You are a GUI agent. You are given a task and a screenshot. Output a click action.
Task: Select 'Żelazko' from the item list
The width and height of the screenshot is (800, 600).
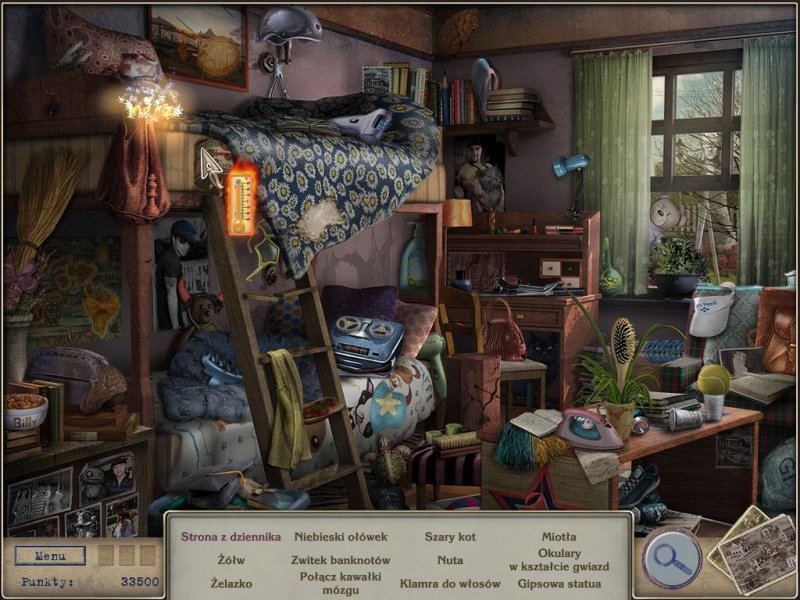(x=231, y=583)
